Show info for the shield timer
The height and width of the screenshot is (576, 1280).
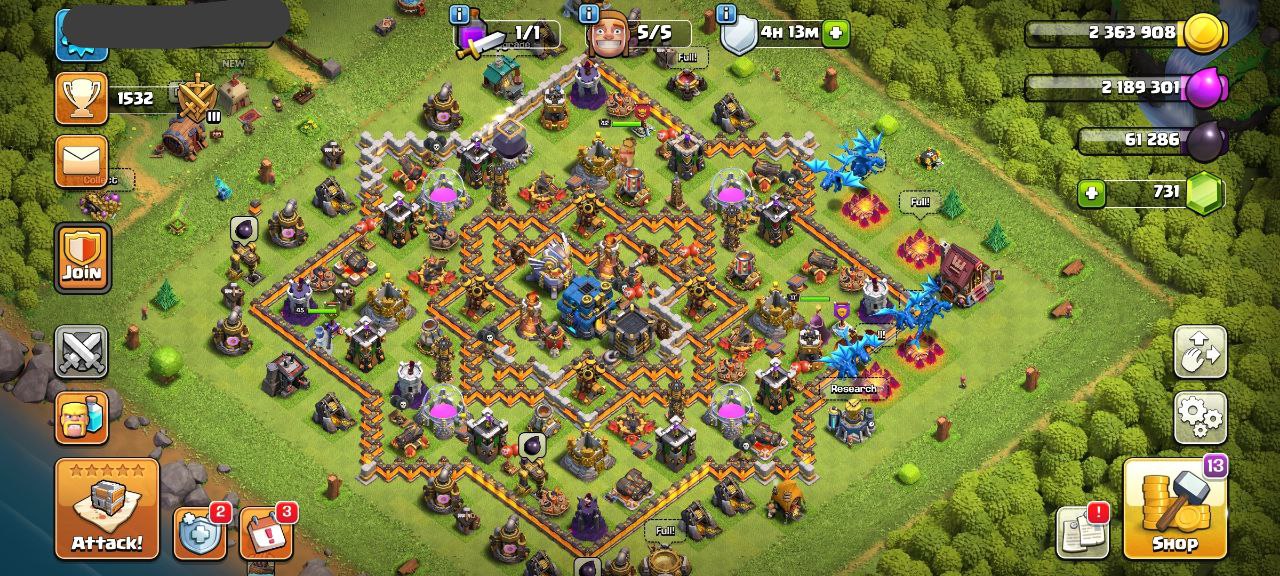pos(726,14)
